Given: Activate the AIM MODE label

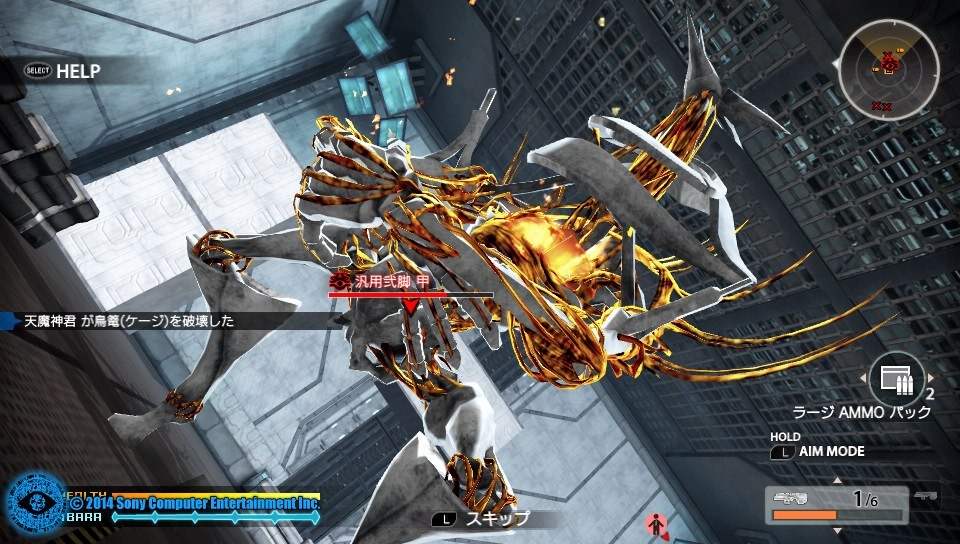Looking at the screenshot, I should [x=831, y=452].
